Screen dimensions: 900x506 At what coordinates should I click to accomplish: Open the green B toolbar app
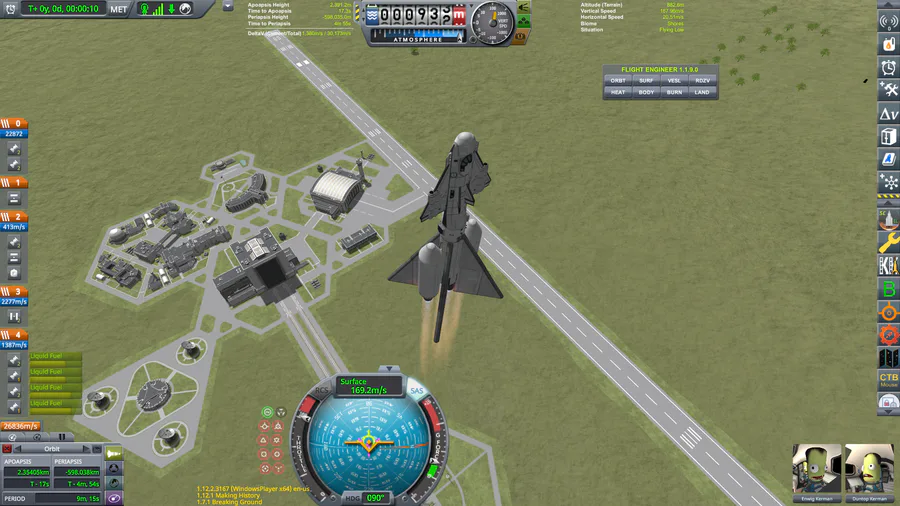click(888, 290)
